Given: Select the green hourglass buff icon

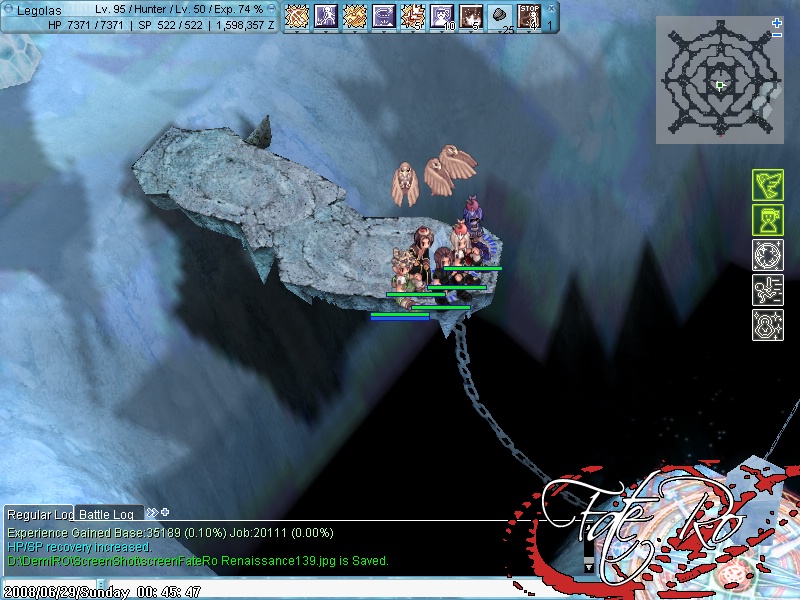Looking at the screenshot, I should coord(767,221).
